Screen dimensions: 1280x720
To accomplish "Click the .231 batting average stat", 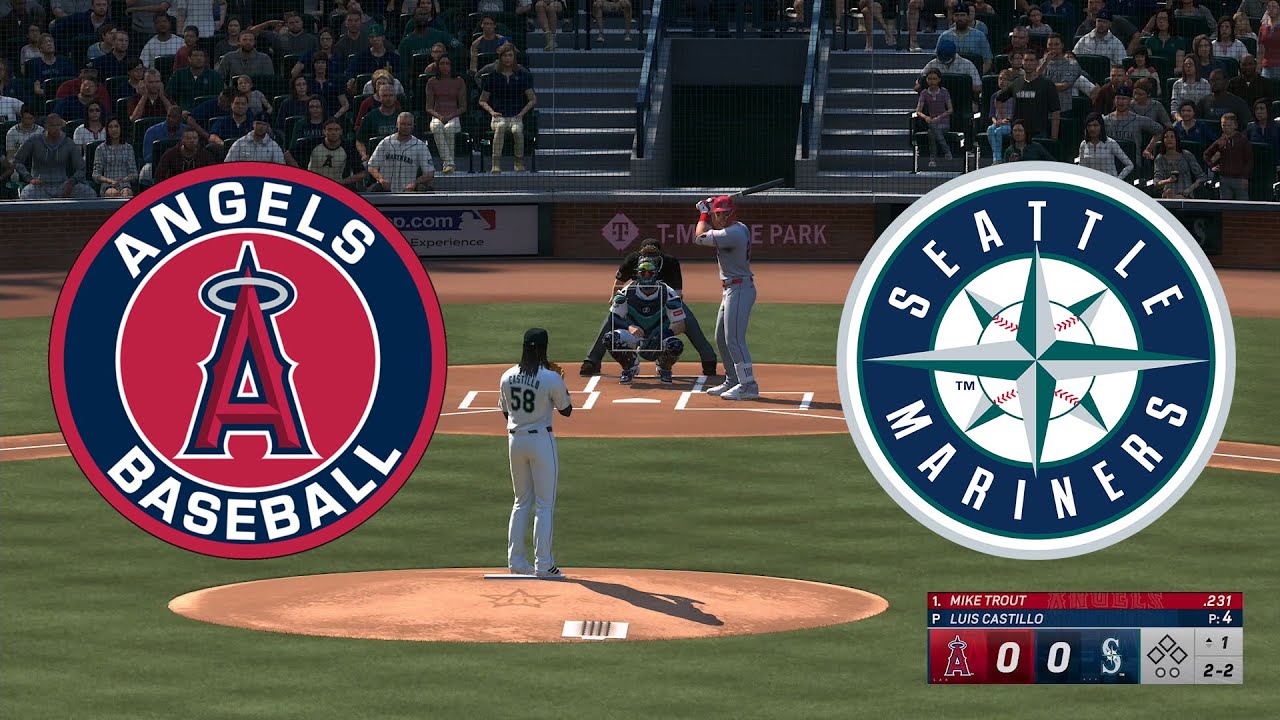I will 1218,601.
